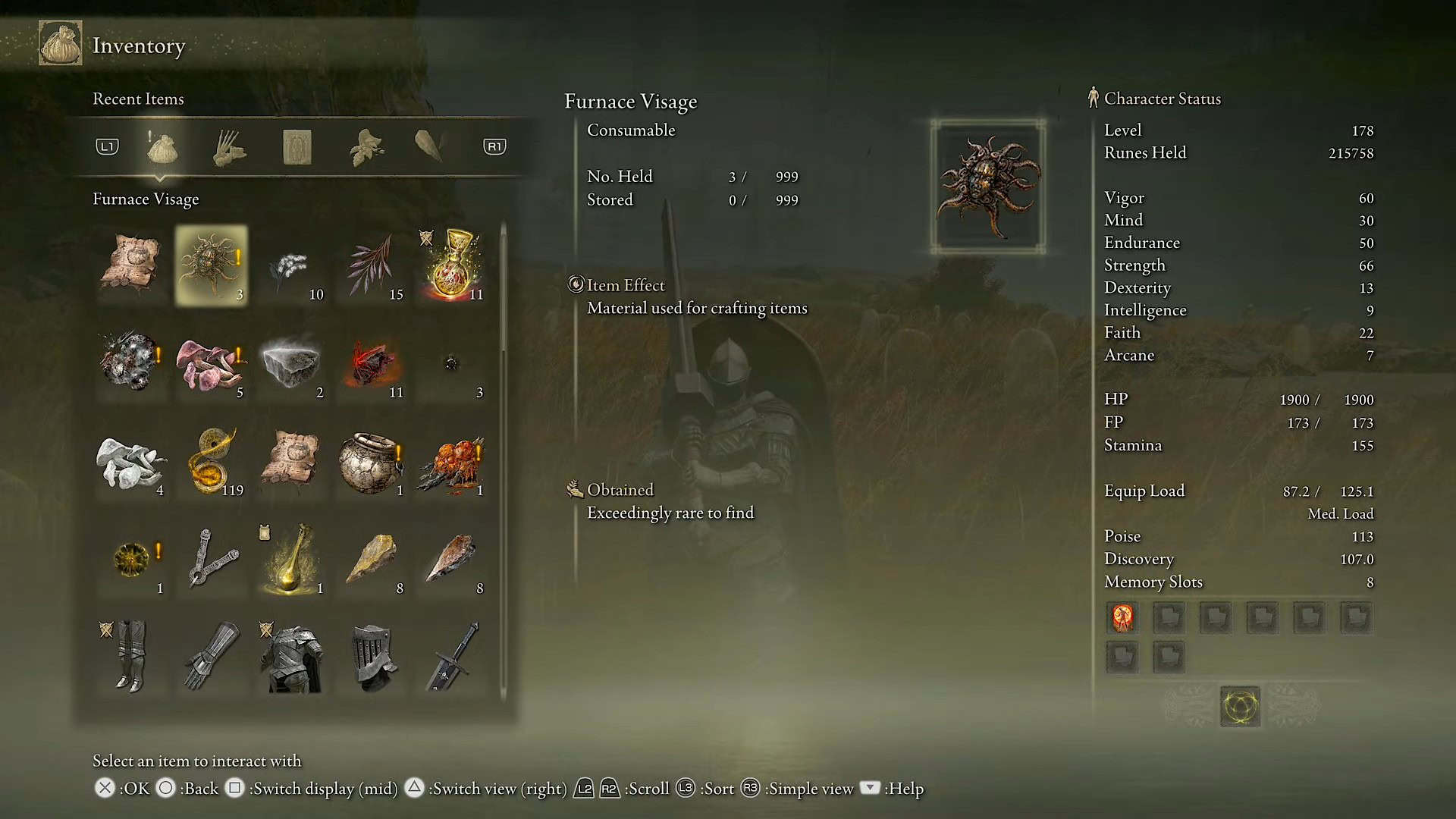Click the Character Status figure icon
The image size is (1456, 819).
[1093, 97]
